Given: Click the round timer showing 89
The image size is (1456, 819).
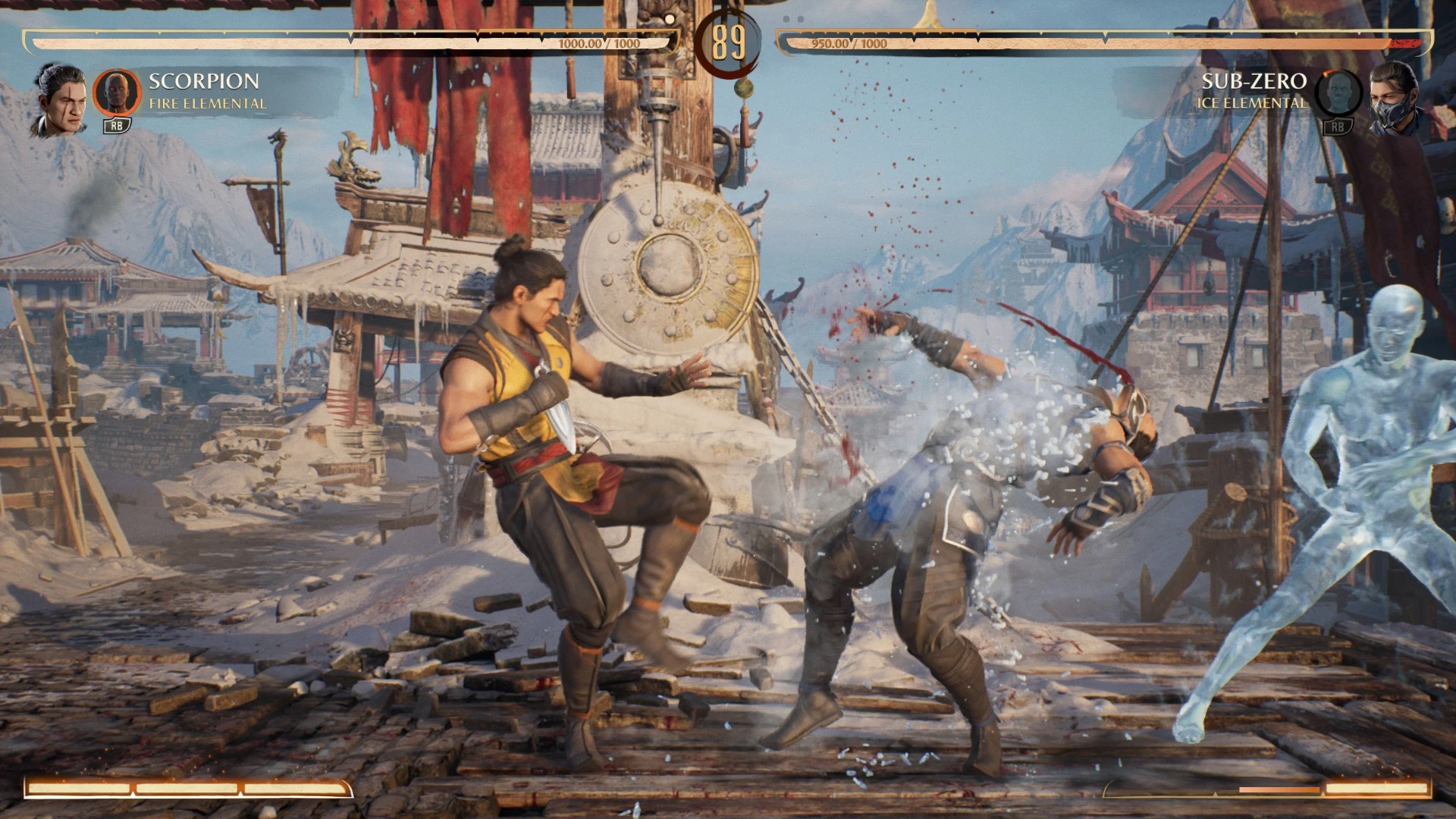Looking at the screenshot, I should [730, 42].
